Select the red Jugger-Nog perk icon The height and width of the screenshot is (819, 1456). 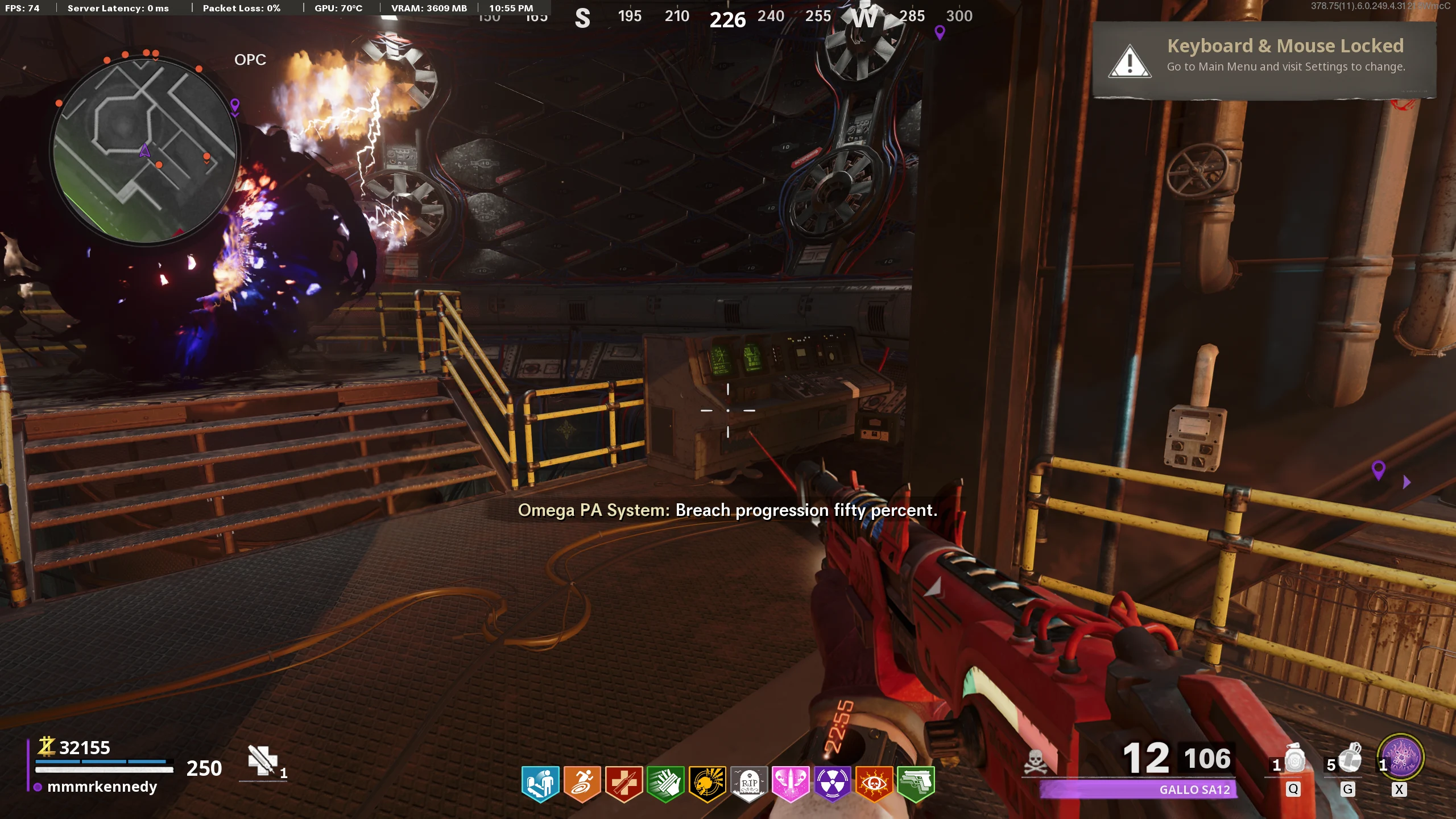[x=624, y=784]
